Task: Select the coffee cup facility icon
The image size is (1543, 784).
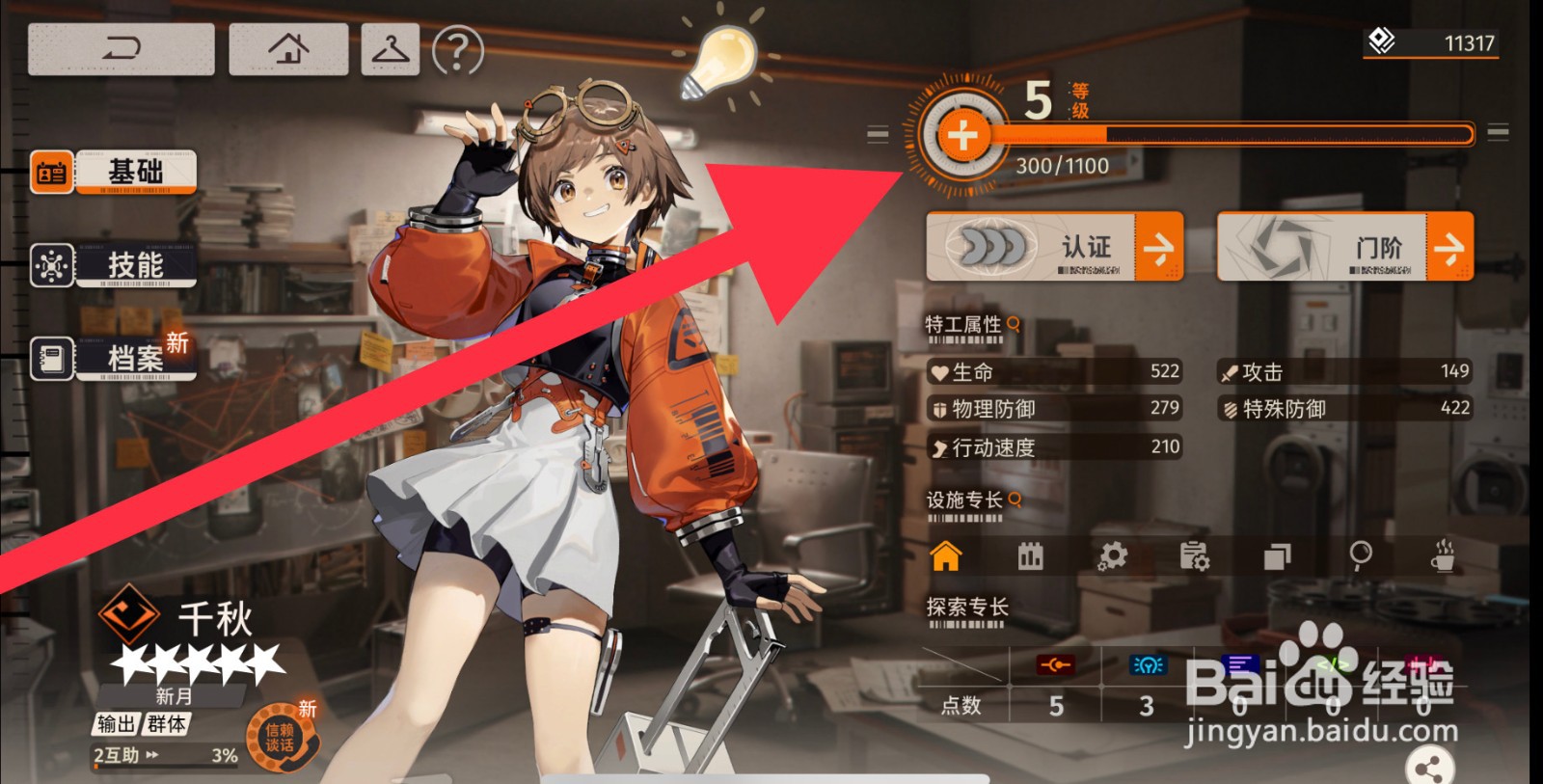Action: click(1443, 555)
